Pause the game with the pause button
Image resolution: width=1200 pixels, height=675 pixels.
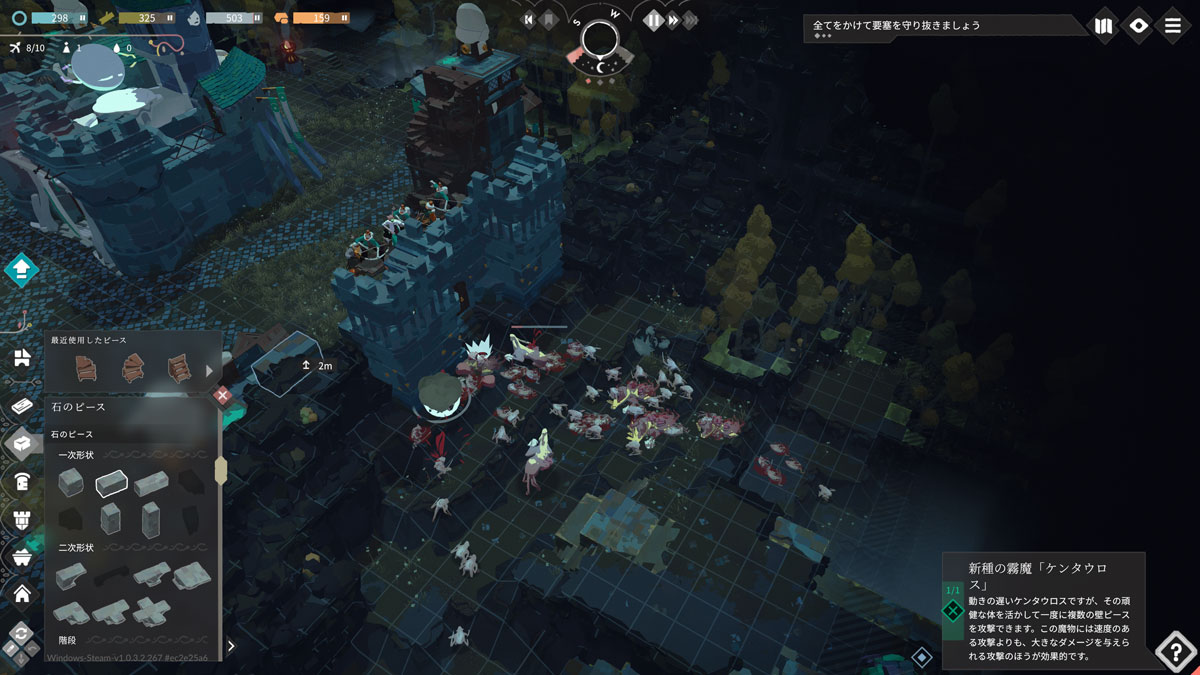(x=654, y=20)
